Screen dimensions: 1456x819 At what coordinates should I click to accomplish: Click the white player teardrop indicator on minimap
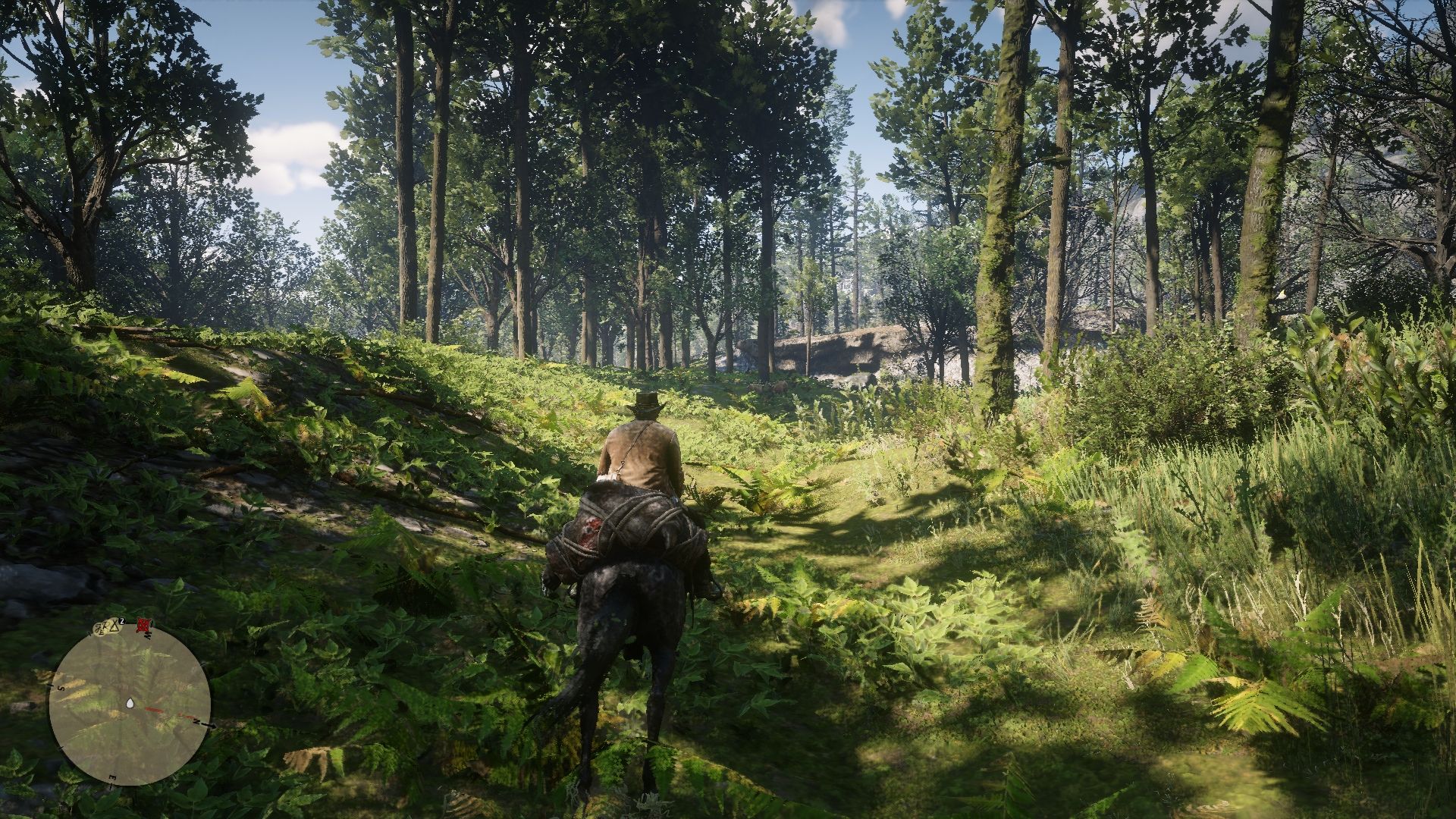click(130, 703)
